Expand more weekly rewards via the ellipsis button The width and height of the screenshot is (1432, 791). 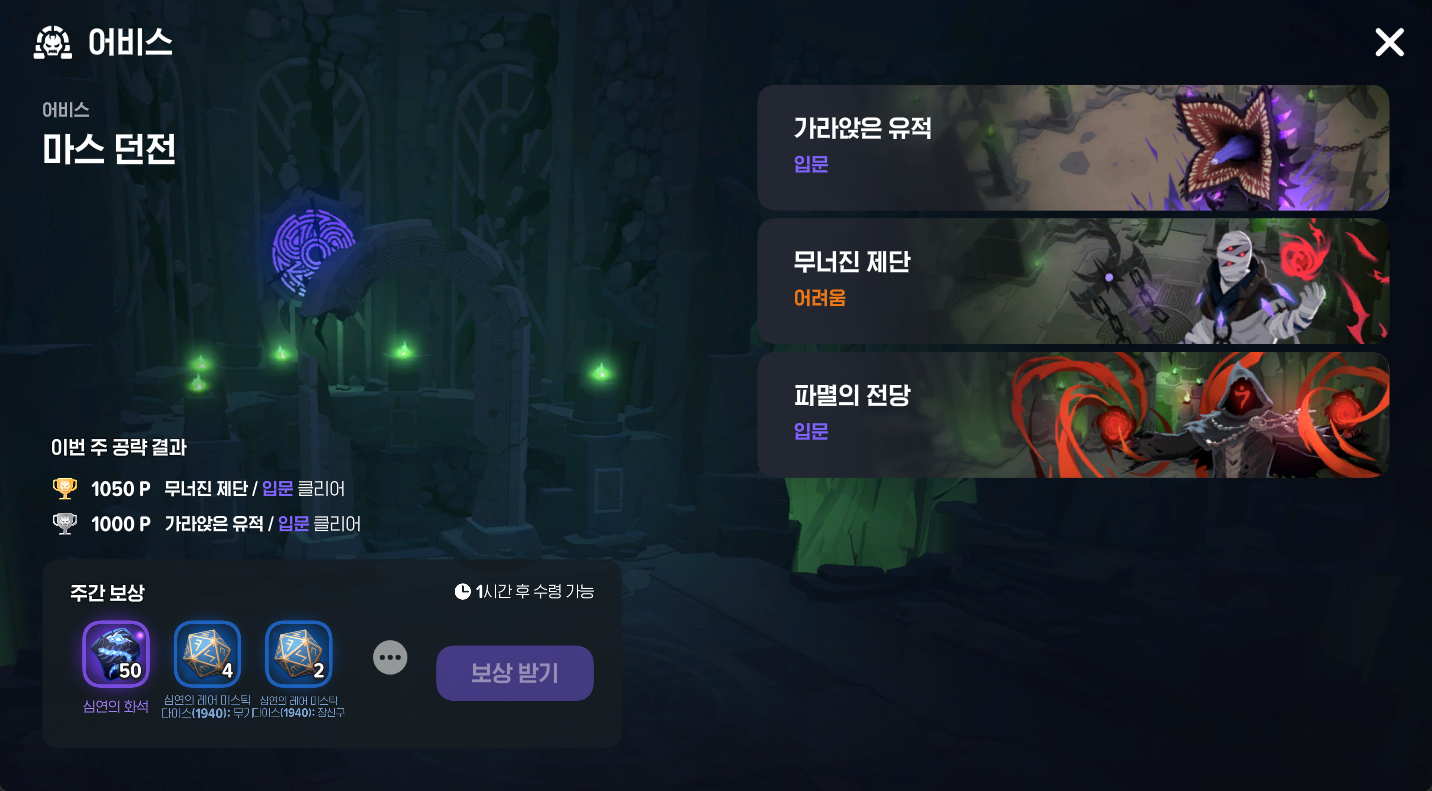coord(390,657)
